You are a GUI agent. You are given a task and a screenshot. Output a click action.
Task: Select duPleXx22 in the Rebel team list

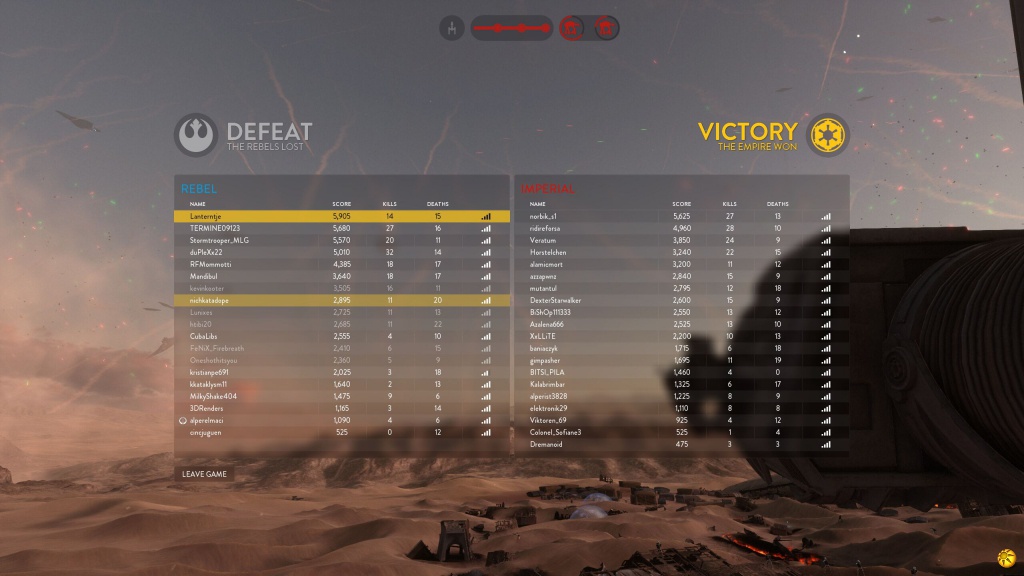pos(341,252)
